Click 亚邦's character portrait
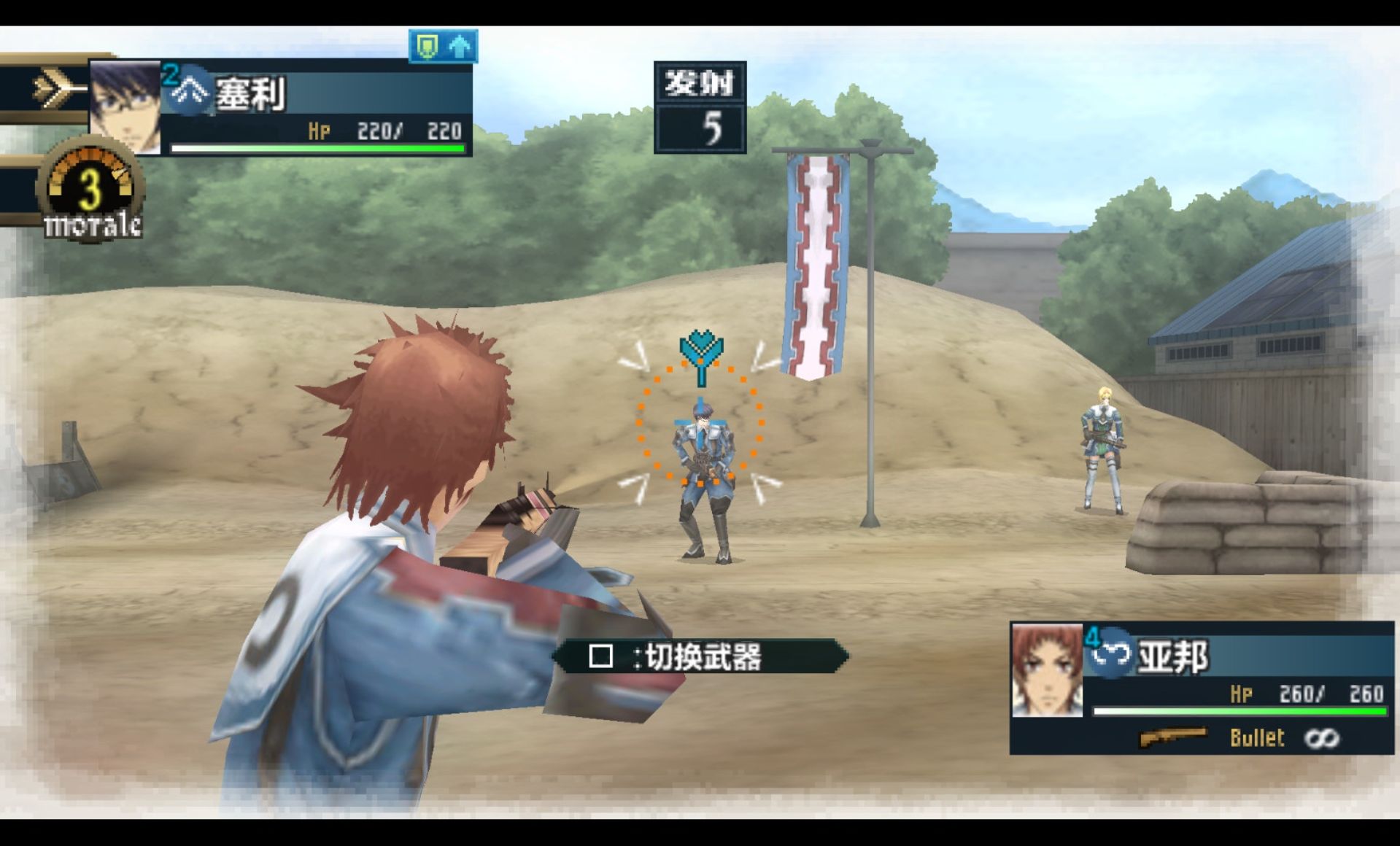 pyautogui.click(x=1047, y=670)
